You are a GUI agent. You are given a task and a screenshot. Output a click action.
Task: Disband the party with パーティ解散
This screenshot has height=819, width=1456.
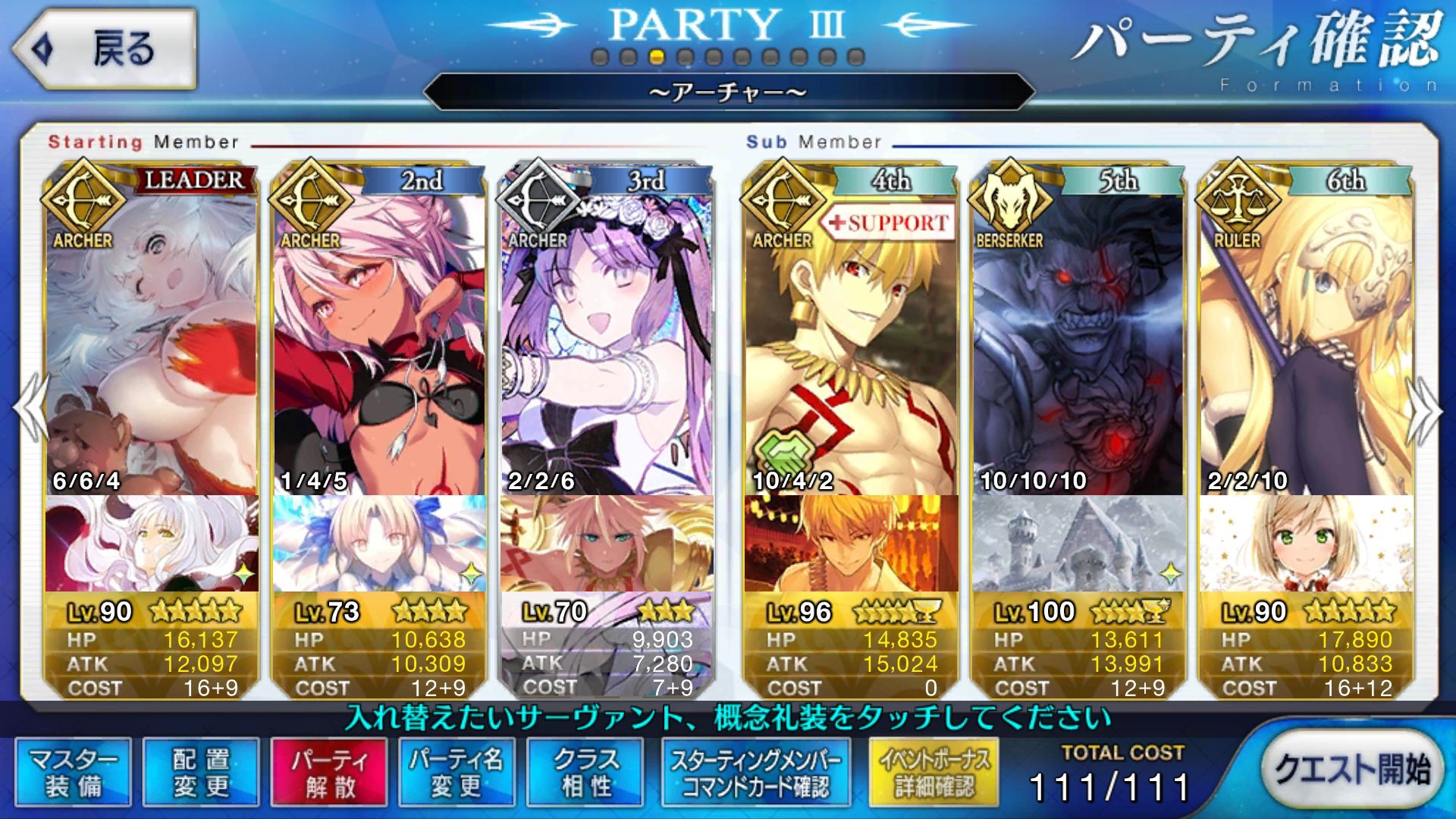tap(329, 773)
